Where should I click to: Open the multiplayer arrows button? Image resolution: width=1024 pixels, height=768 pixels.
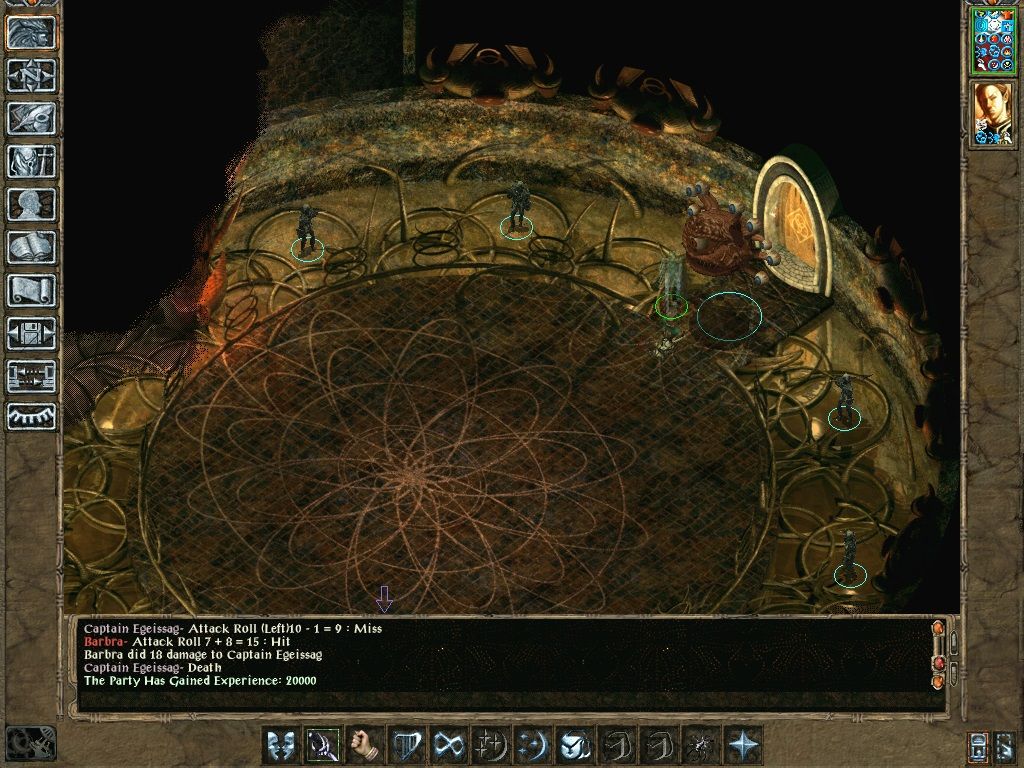[32, 376]
